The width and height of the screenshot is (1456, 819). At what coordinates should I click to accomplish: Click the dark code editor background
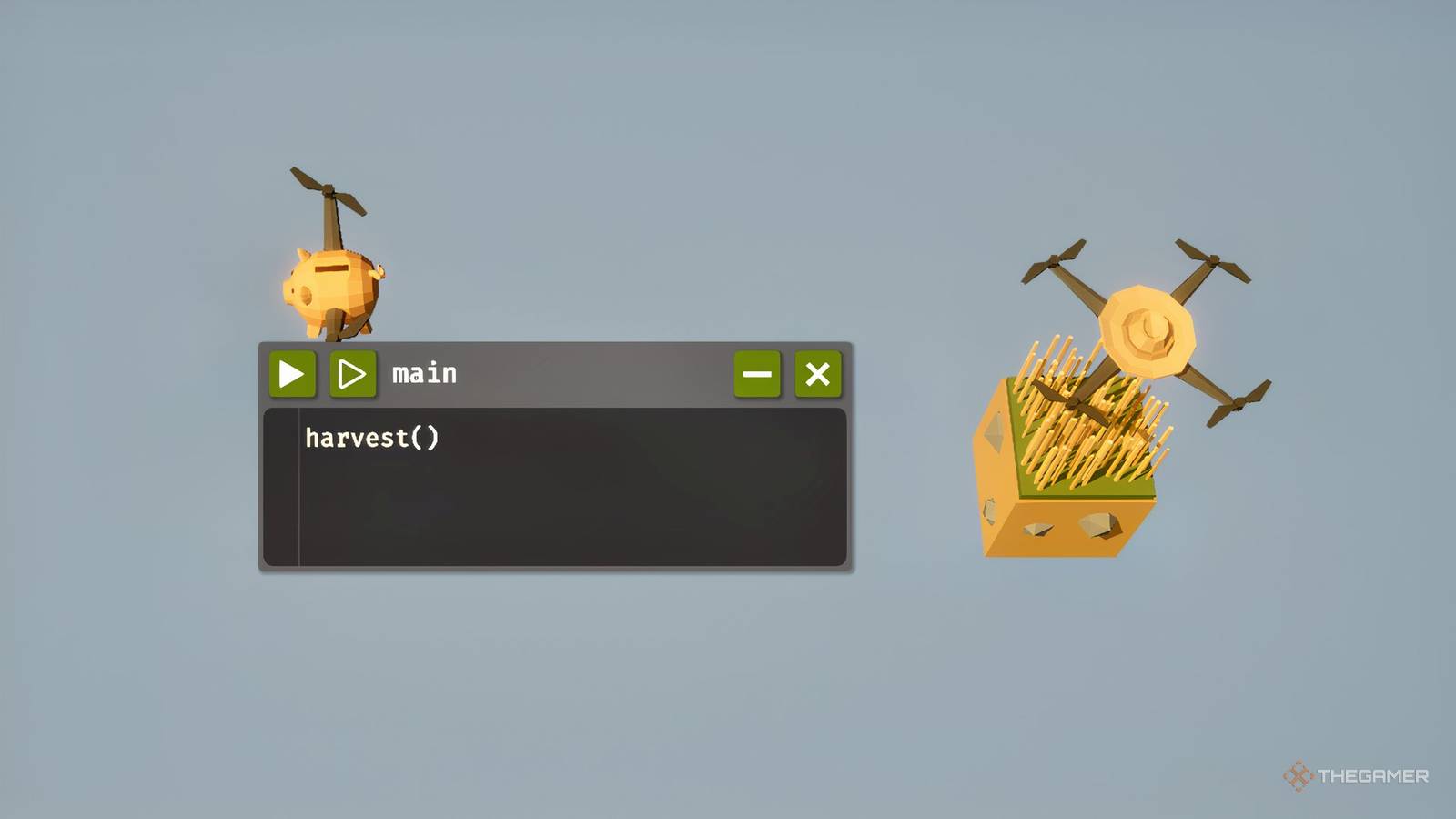(591, 510)
